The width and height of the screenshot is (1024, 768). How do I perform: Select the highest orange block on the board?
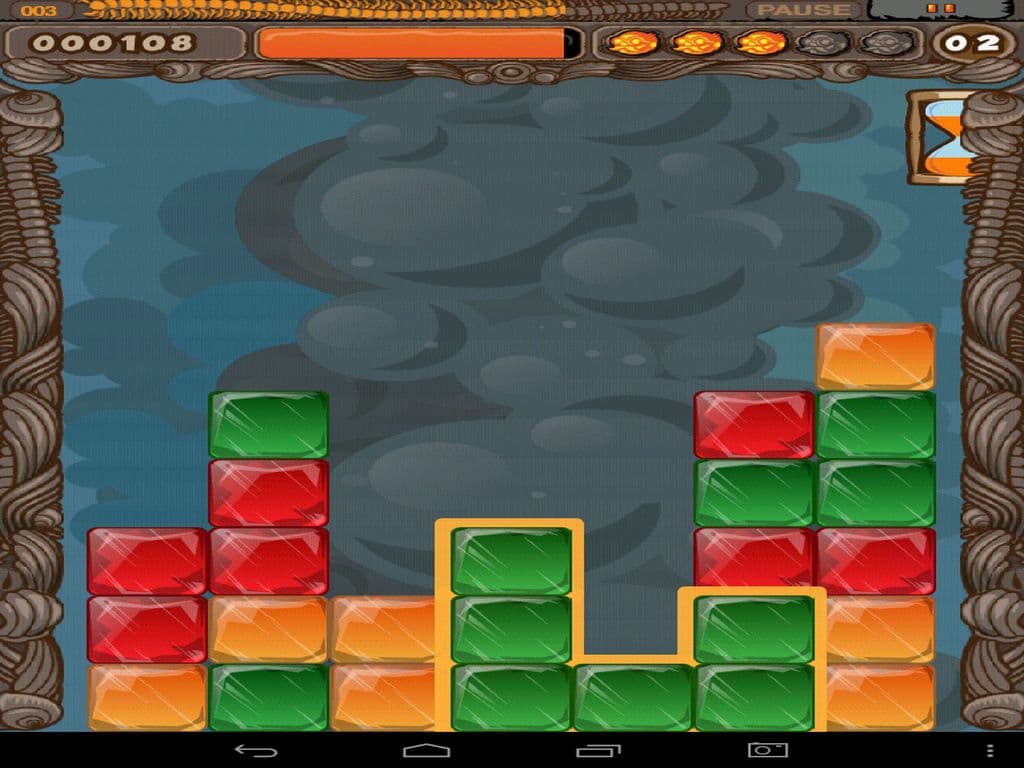click(x=875, y=356)
